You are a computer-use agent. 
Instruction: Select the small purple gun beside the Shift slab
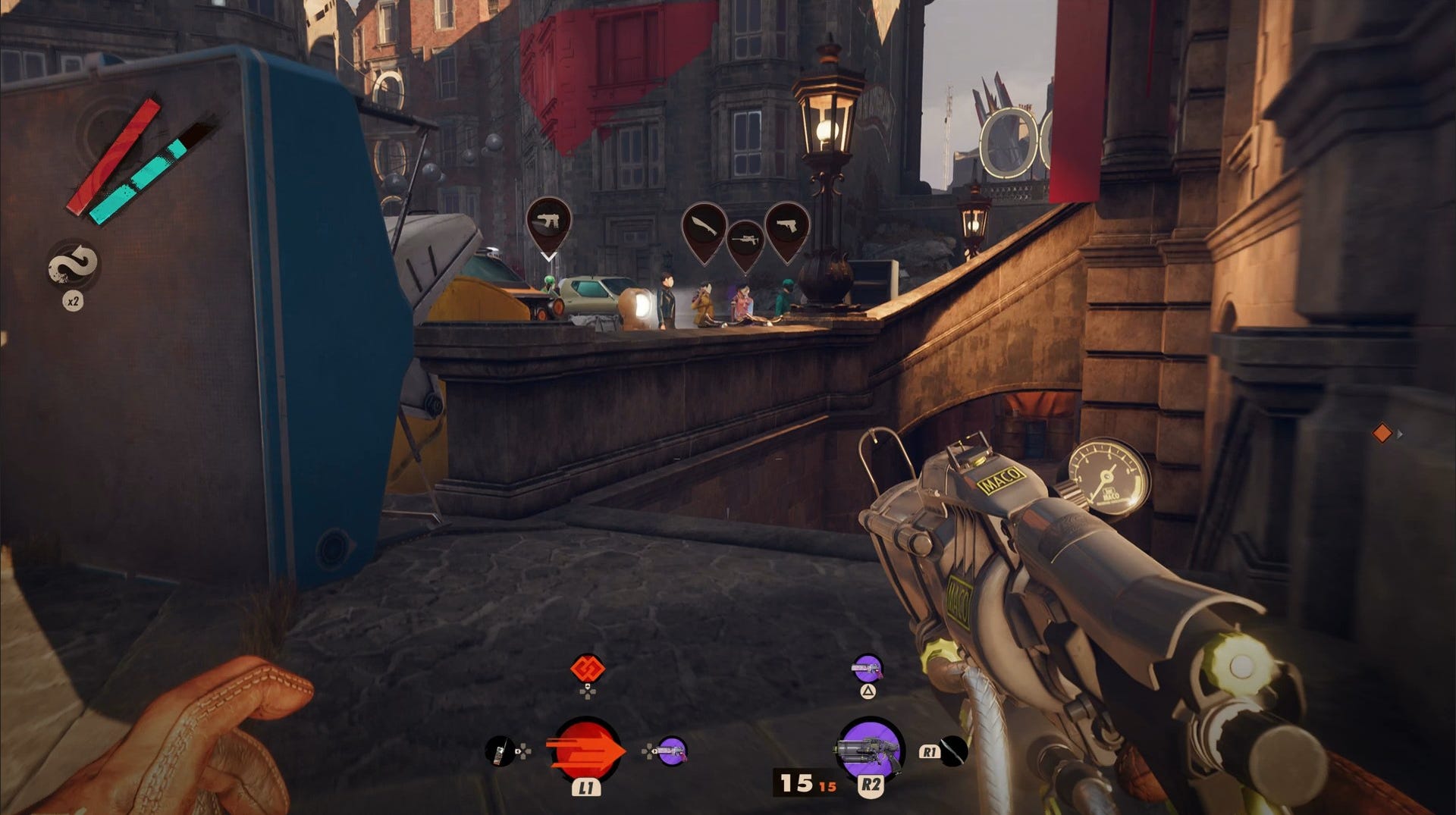(x=671, y=751)
